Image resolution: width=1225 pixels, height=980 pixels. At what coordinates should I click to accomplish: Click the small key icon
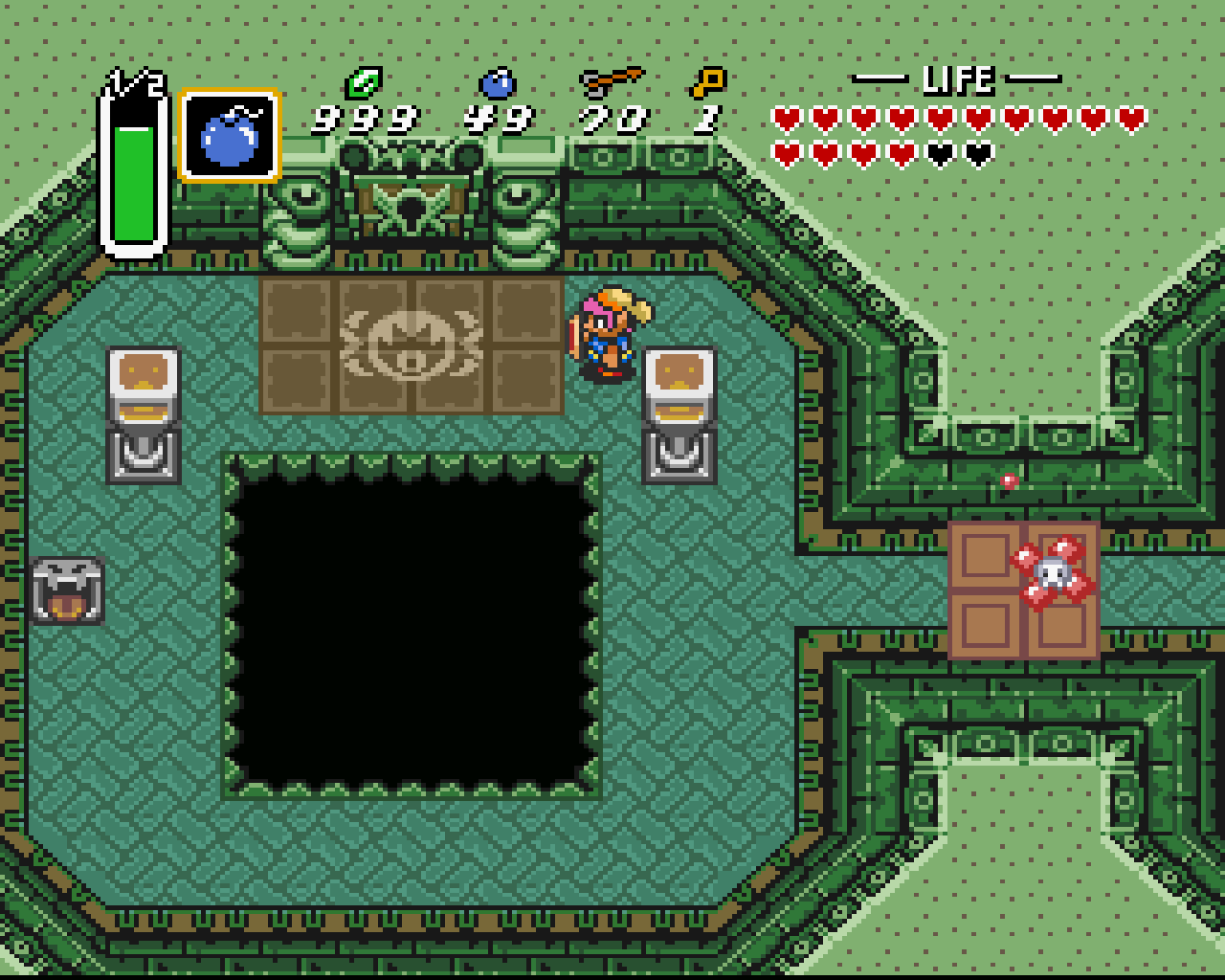click(708, 82)
